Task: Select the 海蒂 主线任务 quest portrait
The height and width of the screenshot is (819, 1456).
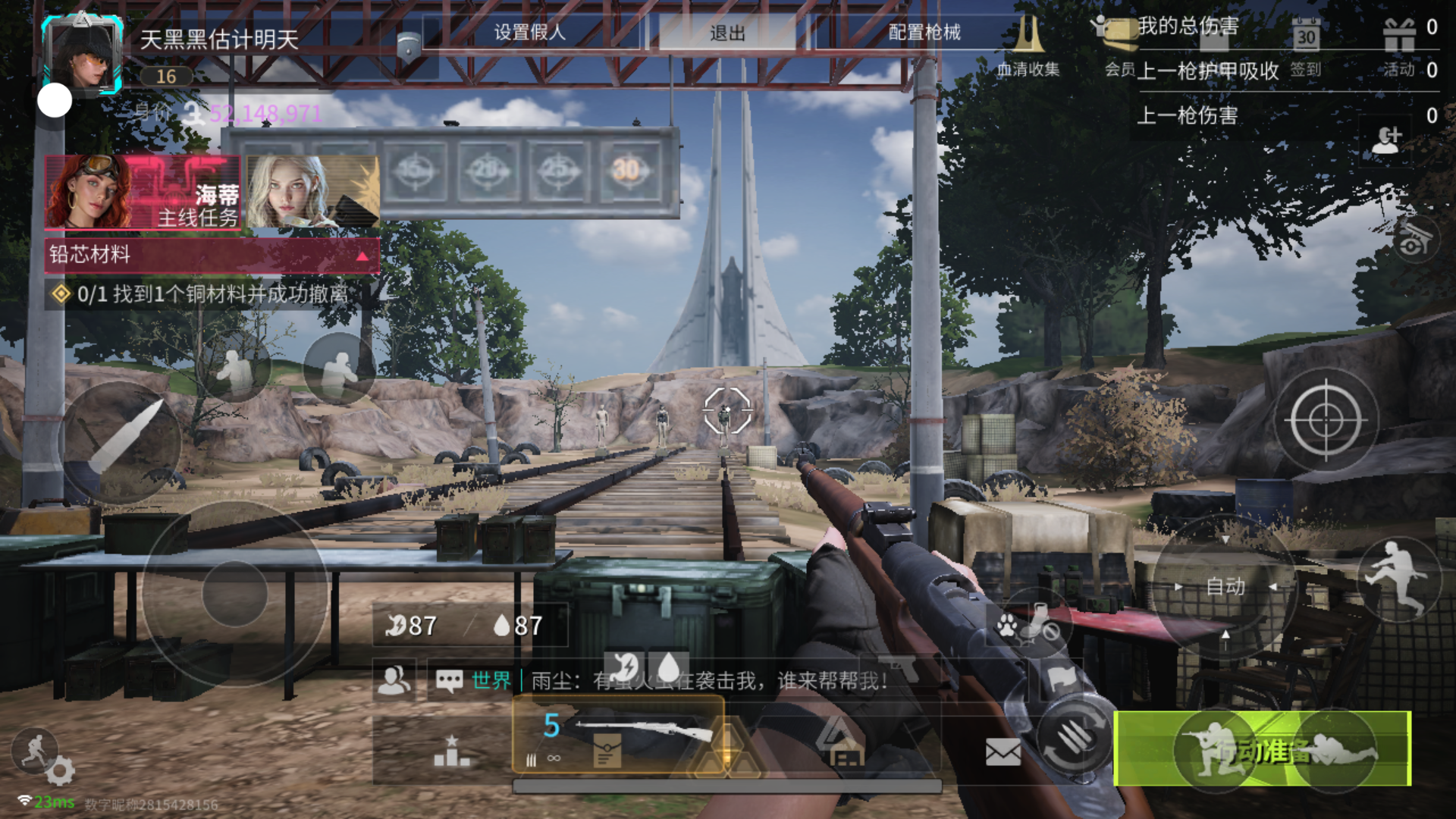Action: coord(143,192)
